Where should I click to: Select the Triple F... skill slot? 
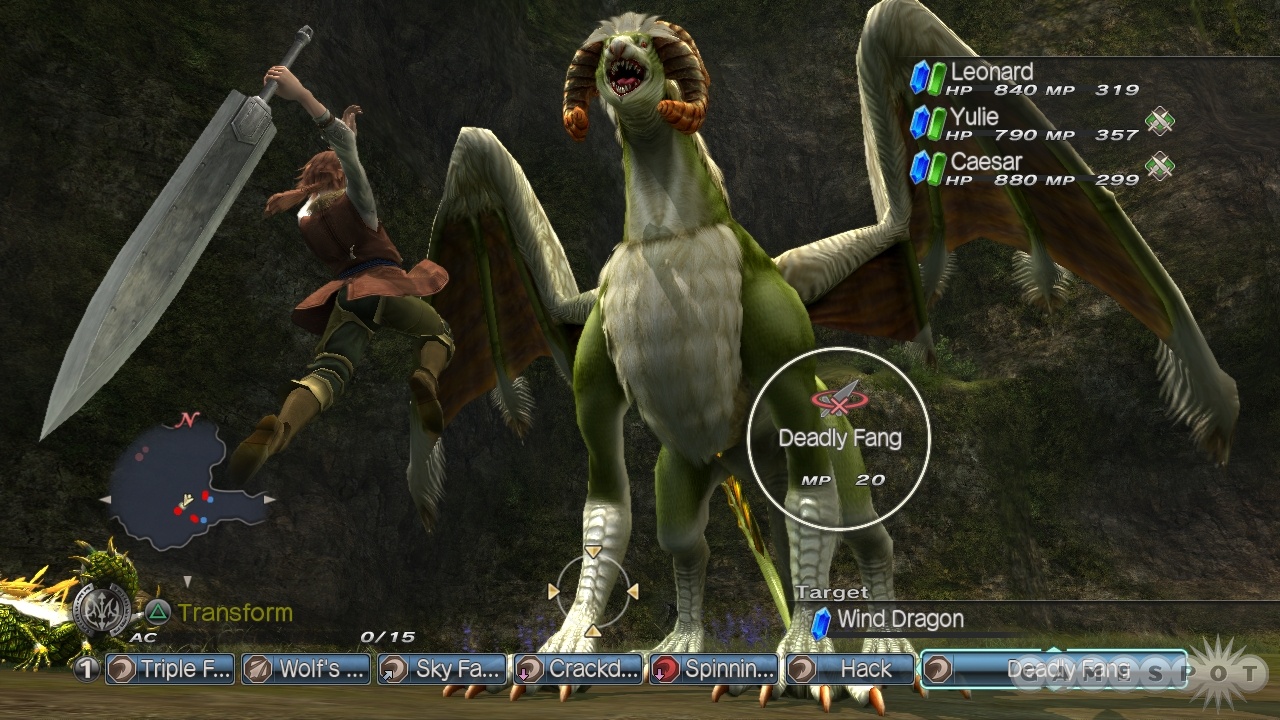pyautogui.click(x=170, y=669)
